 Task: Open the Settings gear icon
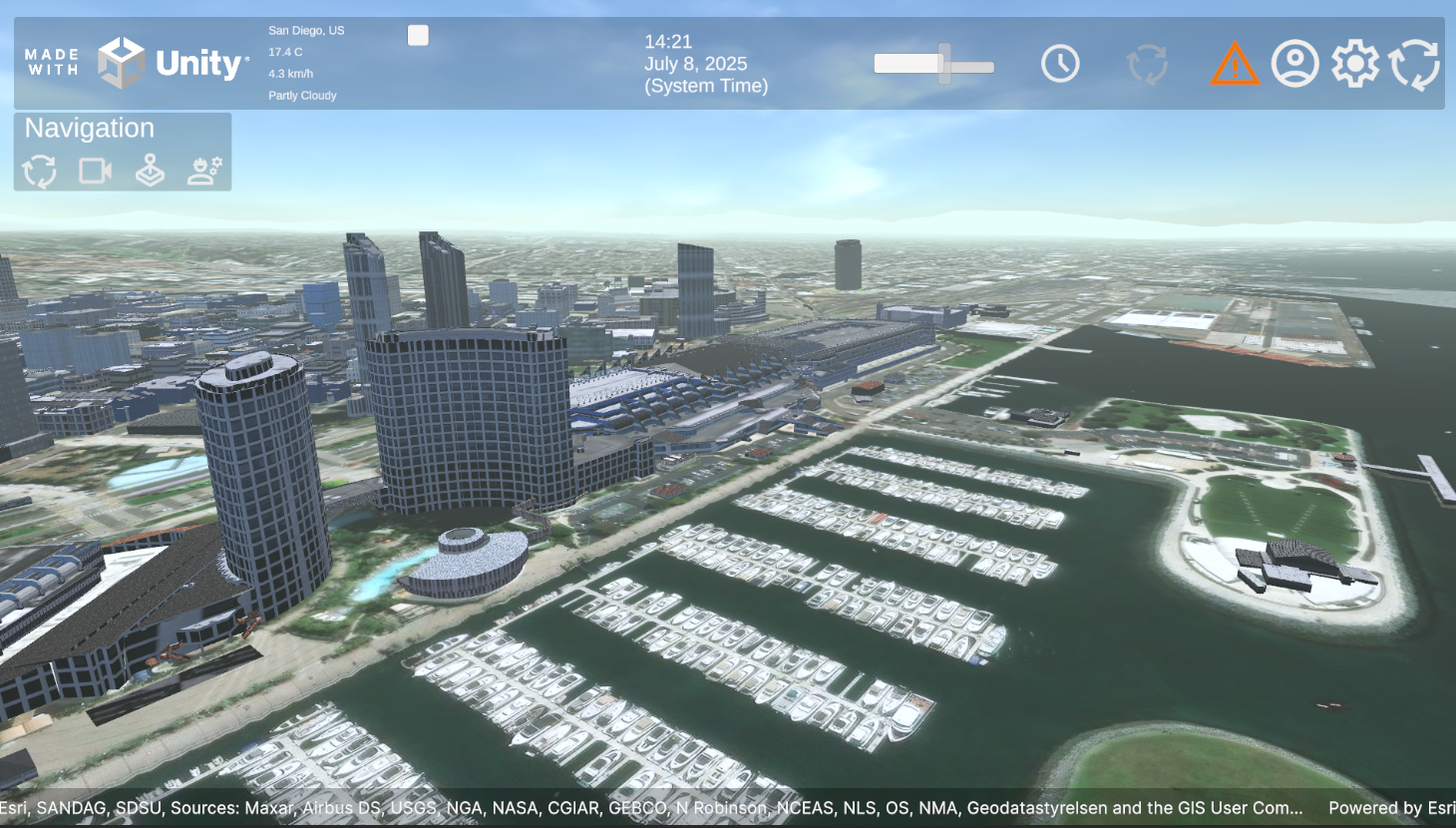[x=1355, y=62]
